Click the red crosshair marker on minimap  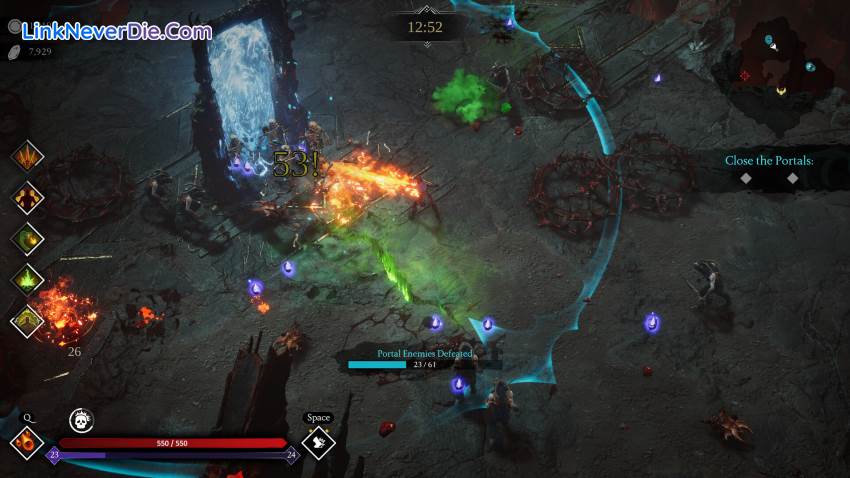click(744, 75)
